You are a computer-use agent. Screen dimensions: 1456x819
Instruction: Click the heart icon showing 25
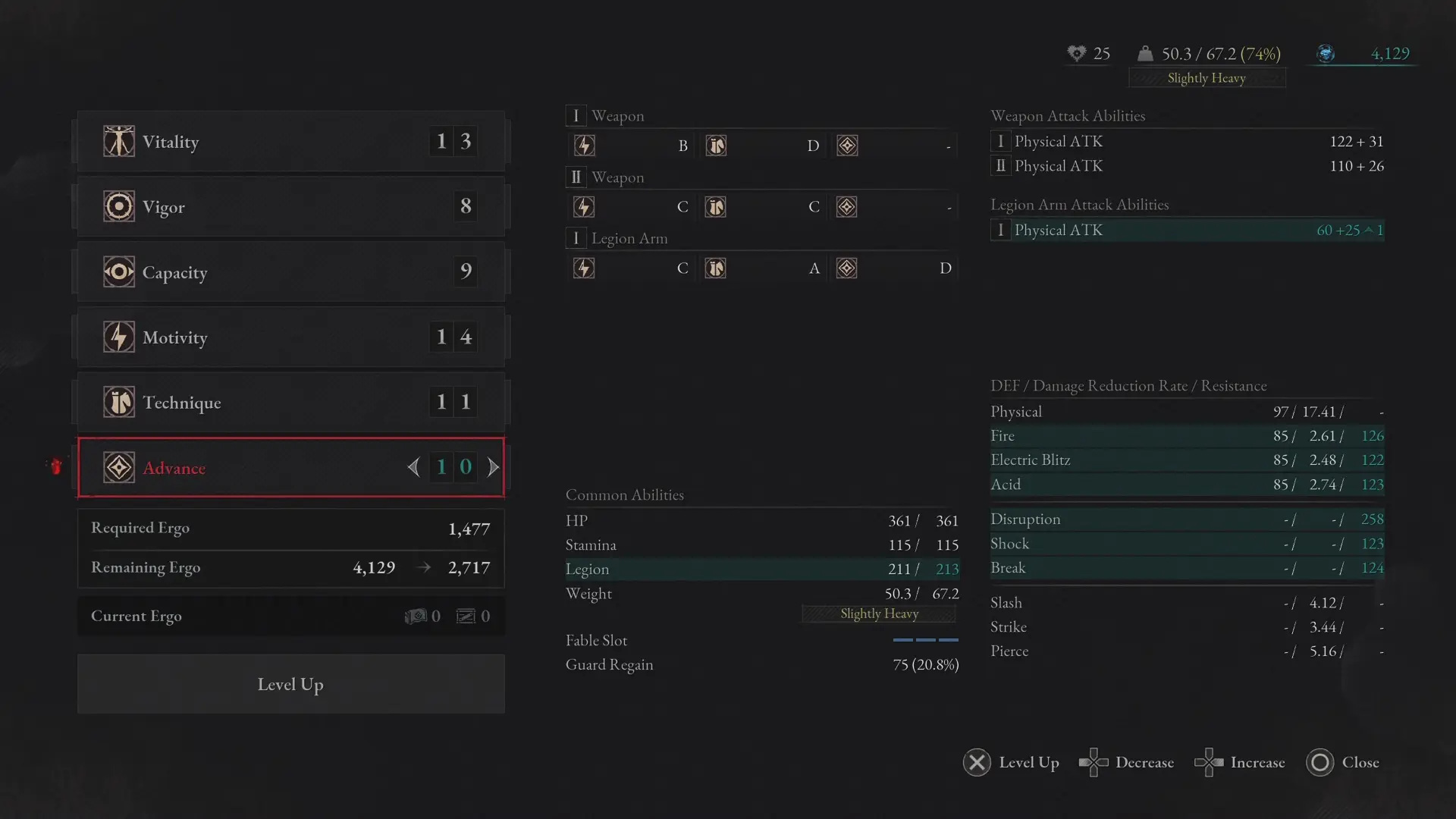(1078, 54)
